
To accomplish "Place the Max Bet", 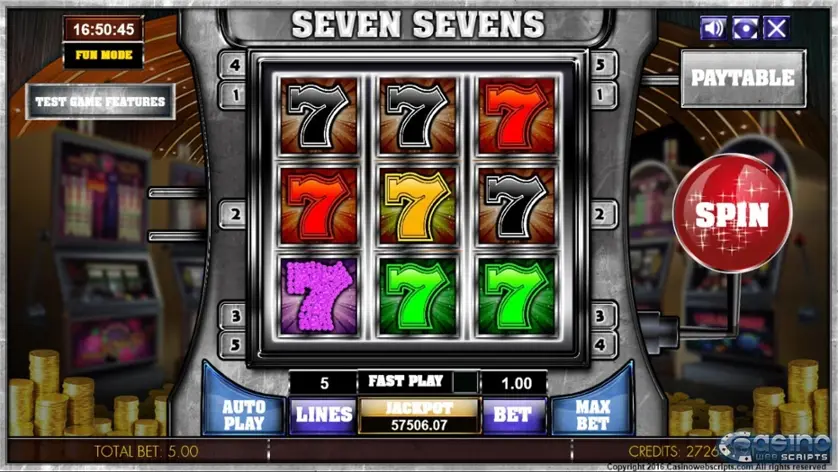I will pyautogui.click(x=594, y=412).
